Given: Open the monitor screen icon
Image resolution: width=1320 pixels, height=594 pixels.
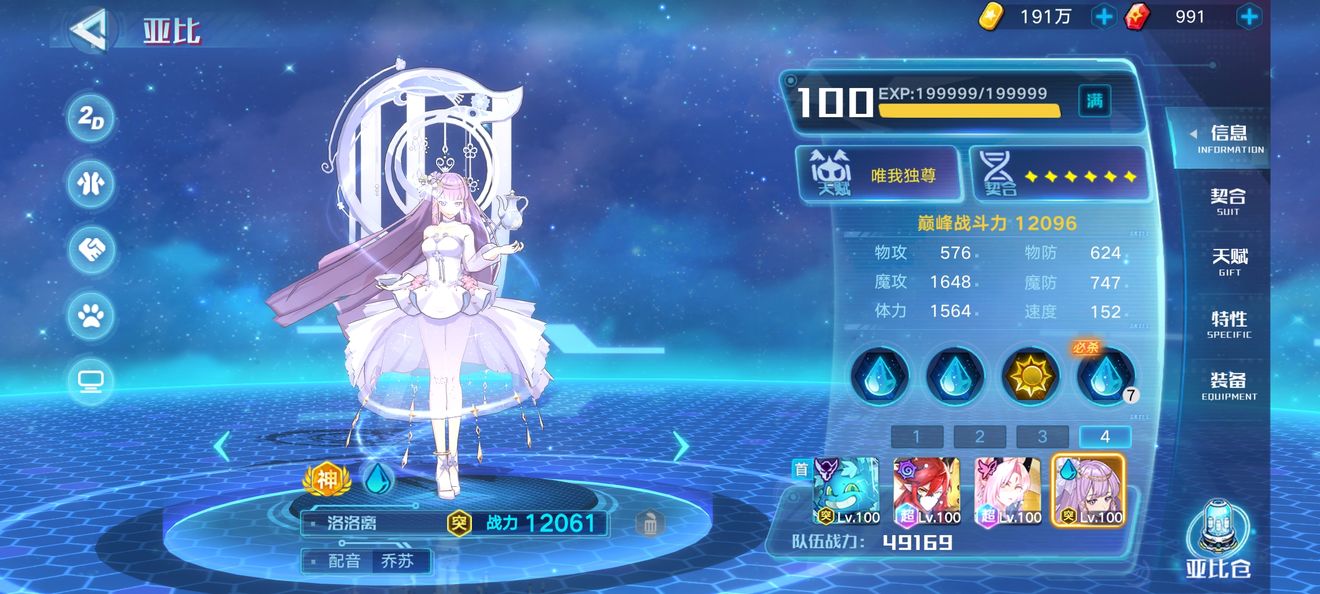Looking at the screenshot, I should point(91,381).
